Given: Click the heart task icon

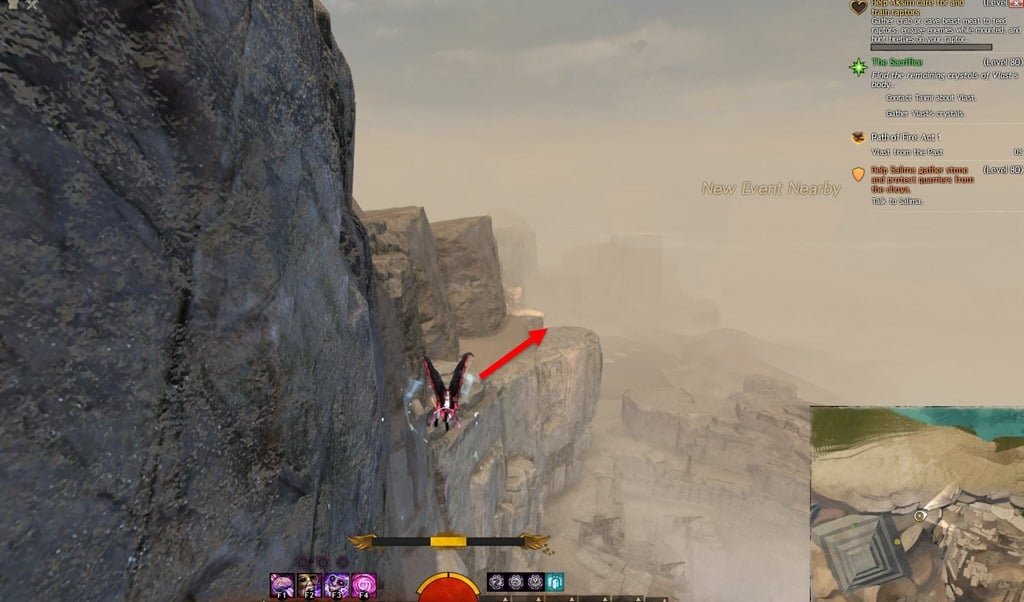Looking at the screenshot, I should click(858, 8).
